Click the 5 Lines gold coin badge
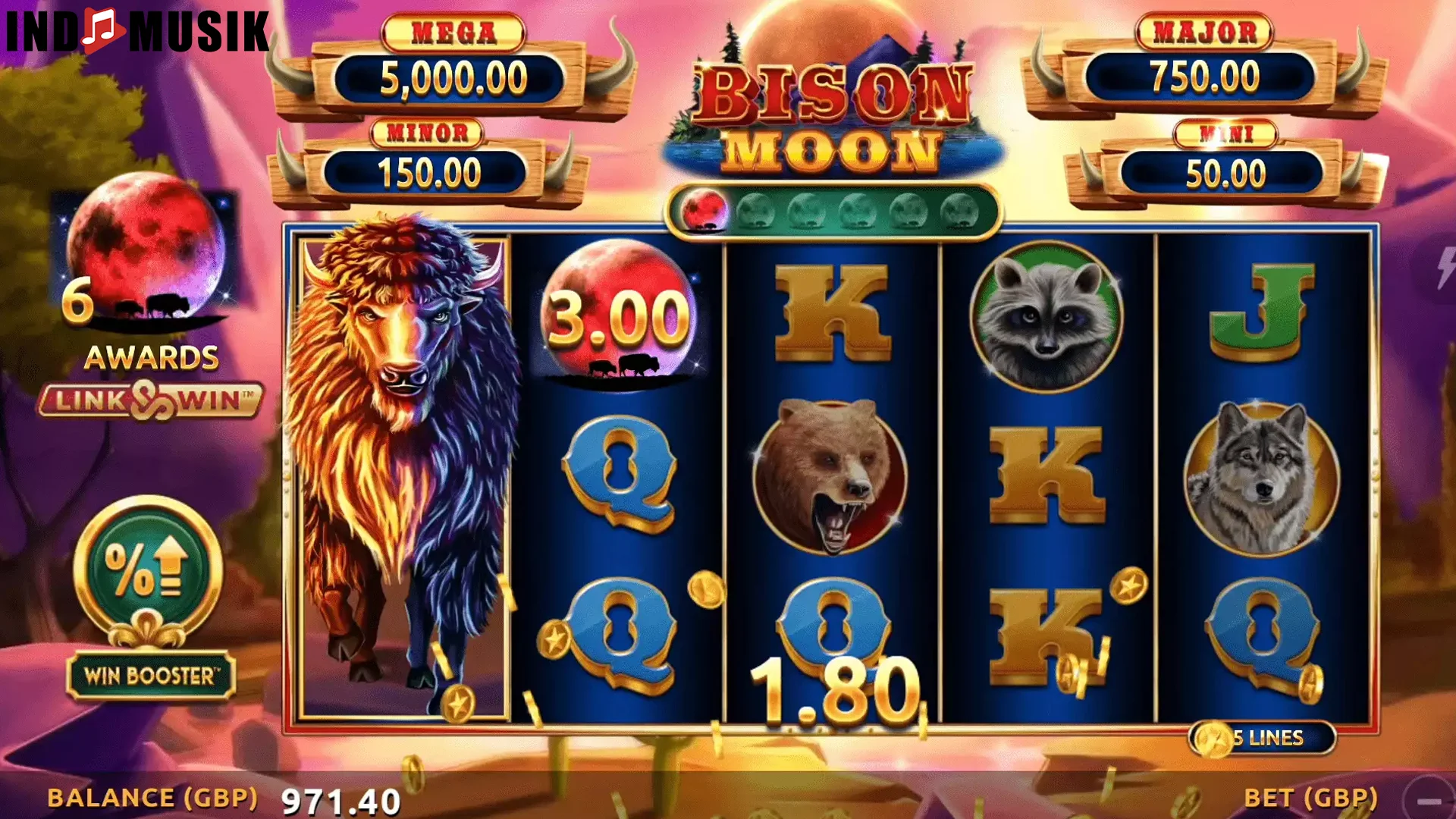 pos(1263,737)
